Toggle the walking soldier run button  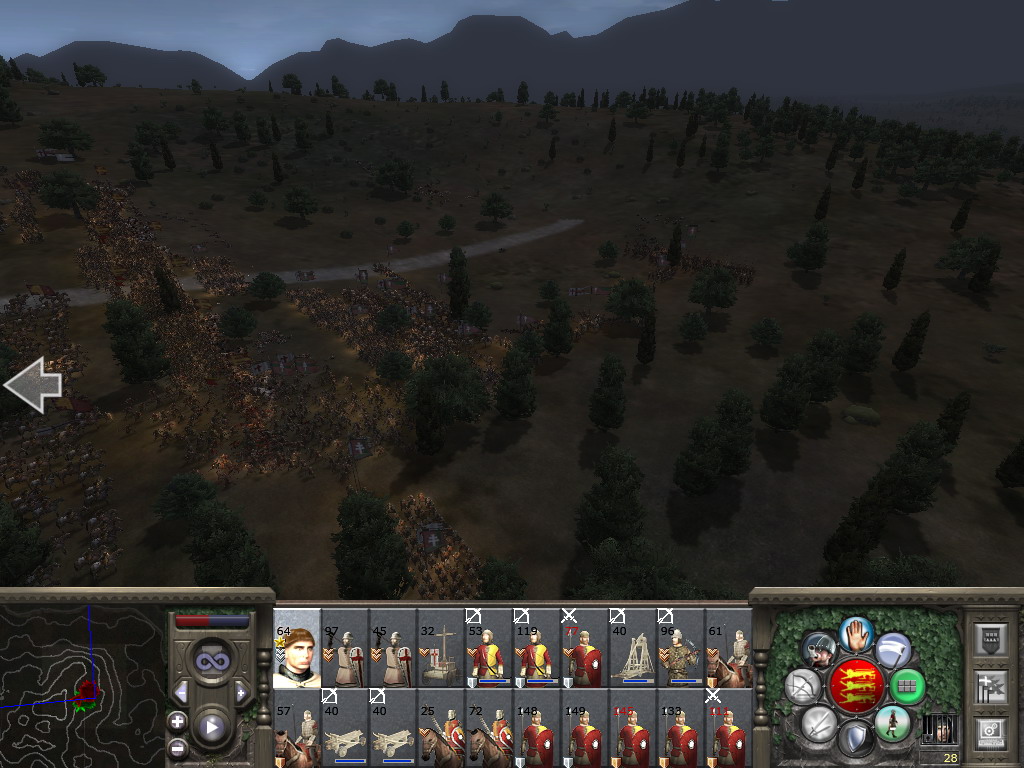891,723
